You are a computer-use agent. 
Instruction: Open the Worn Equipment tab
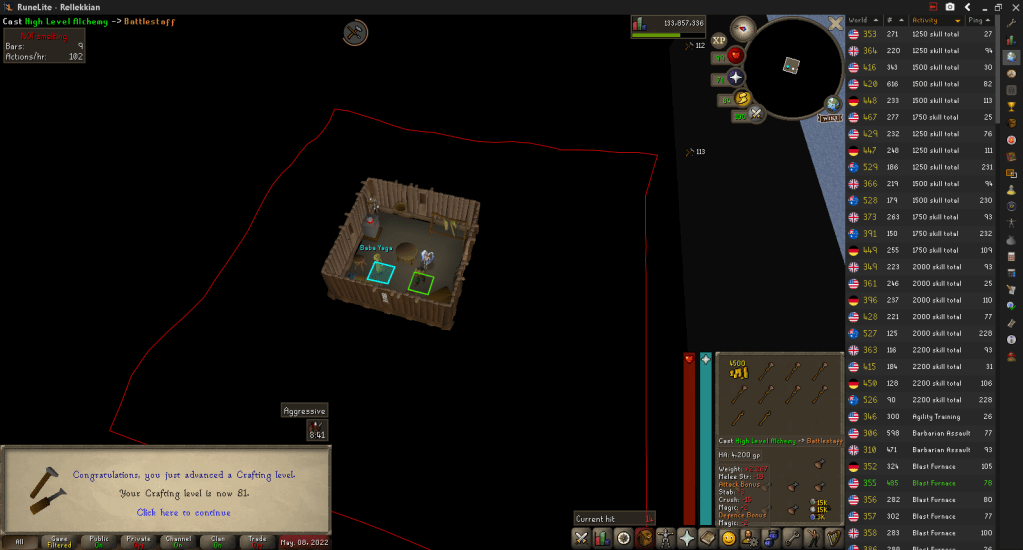tap(666, 539)
